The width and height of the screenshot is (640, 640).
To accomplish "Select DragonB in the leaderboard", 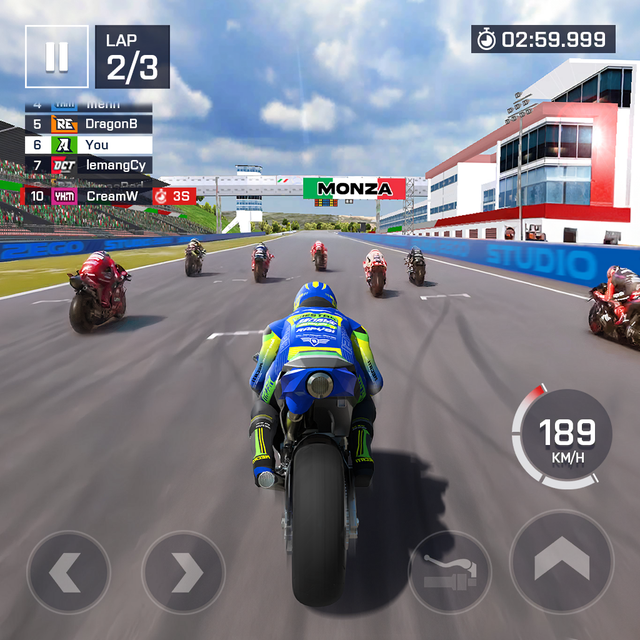I will point(88,124).
